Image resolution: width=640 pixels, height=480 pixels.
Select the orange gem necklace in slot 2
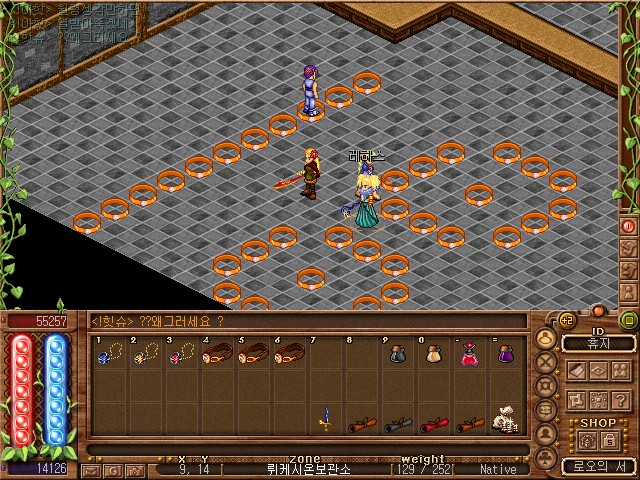point(145,354)
